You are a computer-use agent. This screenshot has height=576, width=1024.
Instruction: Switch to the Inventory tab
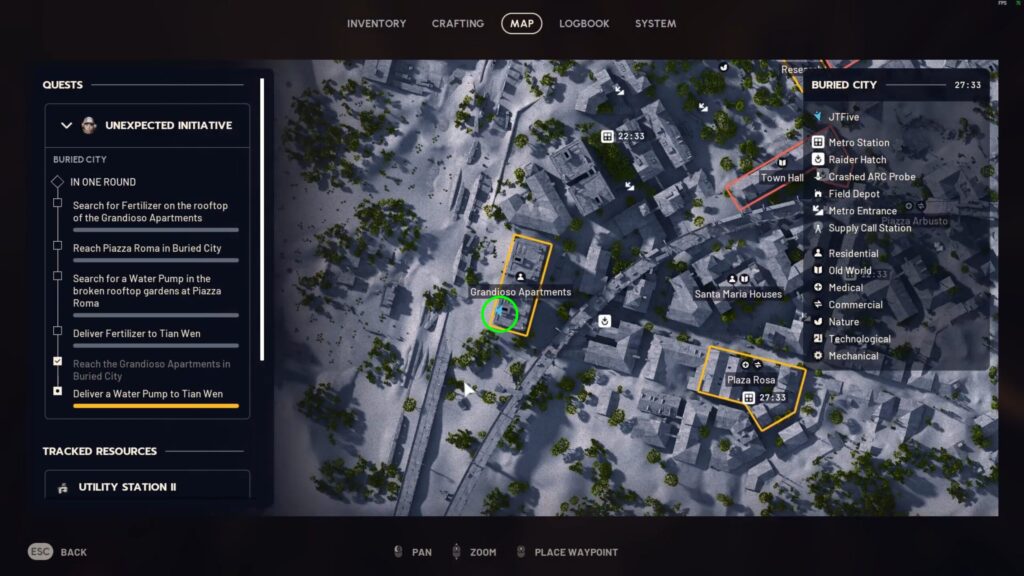point(376,23)
